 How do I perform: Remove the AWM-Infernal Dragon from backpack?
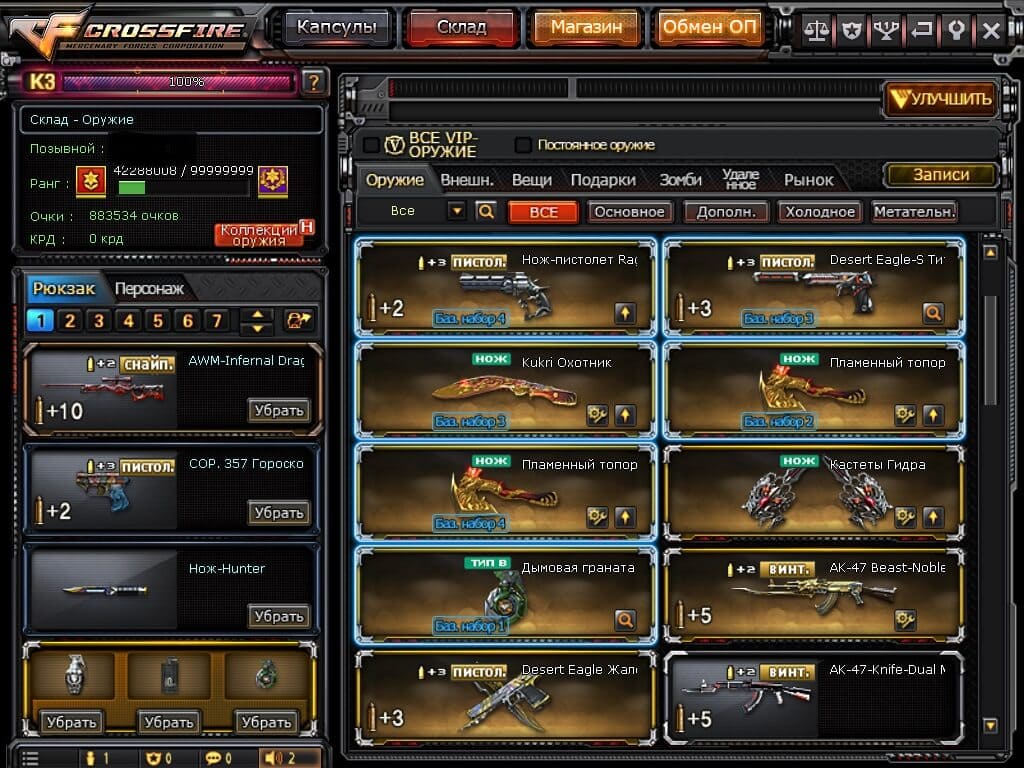point(278,410)
